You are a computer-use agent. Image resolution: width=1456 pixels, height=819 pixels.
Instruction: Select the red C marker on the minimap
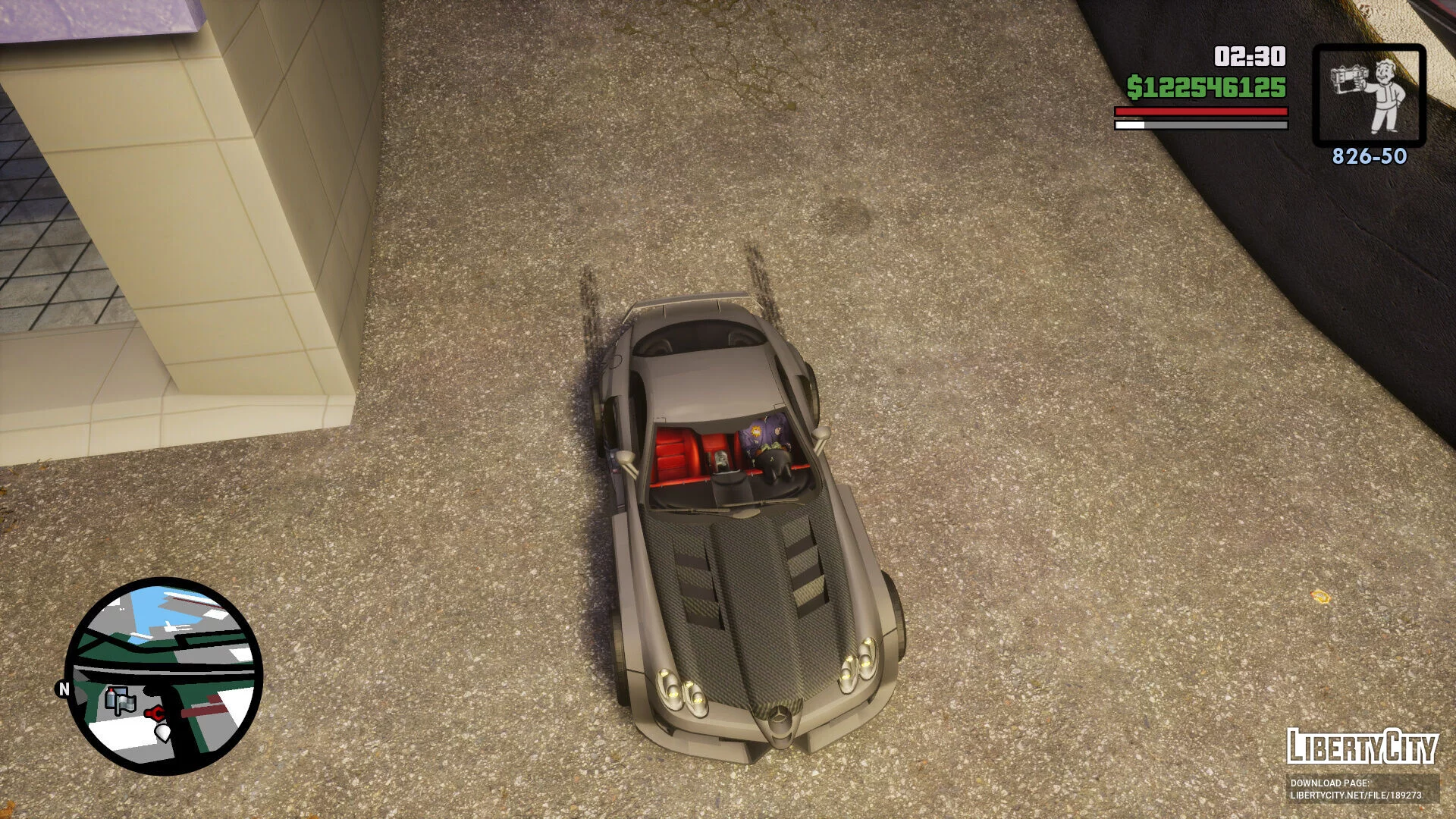click(x=155, y=713)
